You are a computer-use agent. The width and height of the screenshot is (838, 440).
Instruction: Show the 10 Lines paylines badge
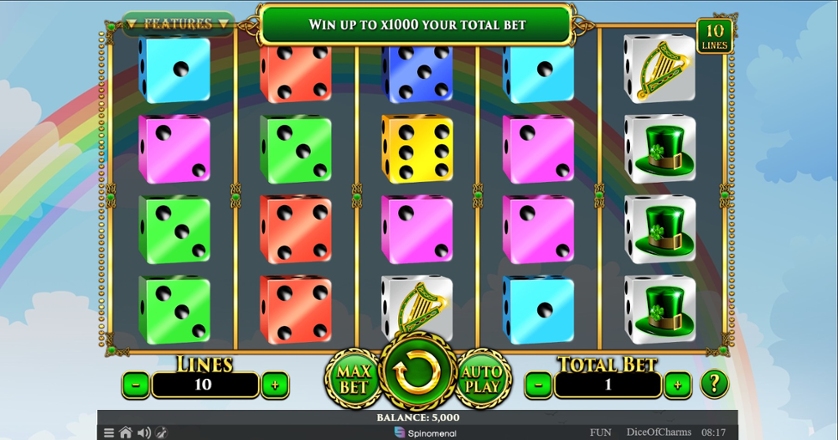(x=715, y=35)
